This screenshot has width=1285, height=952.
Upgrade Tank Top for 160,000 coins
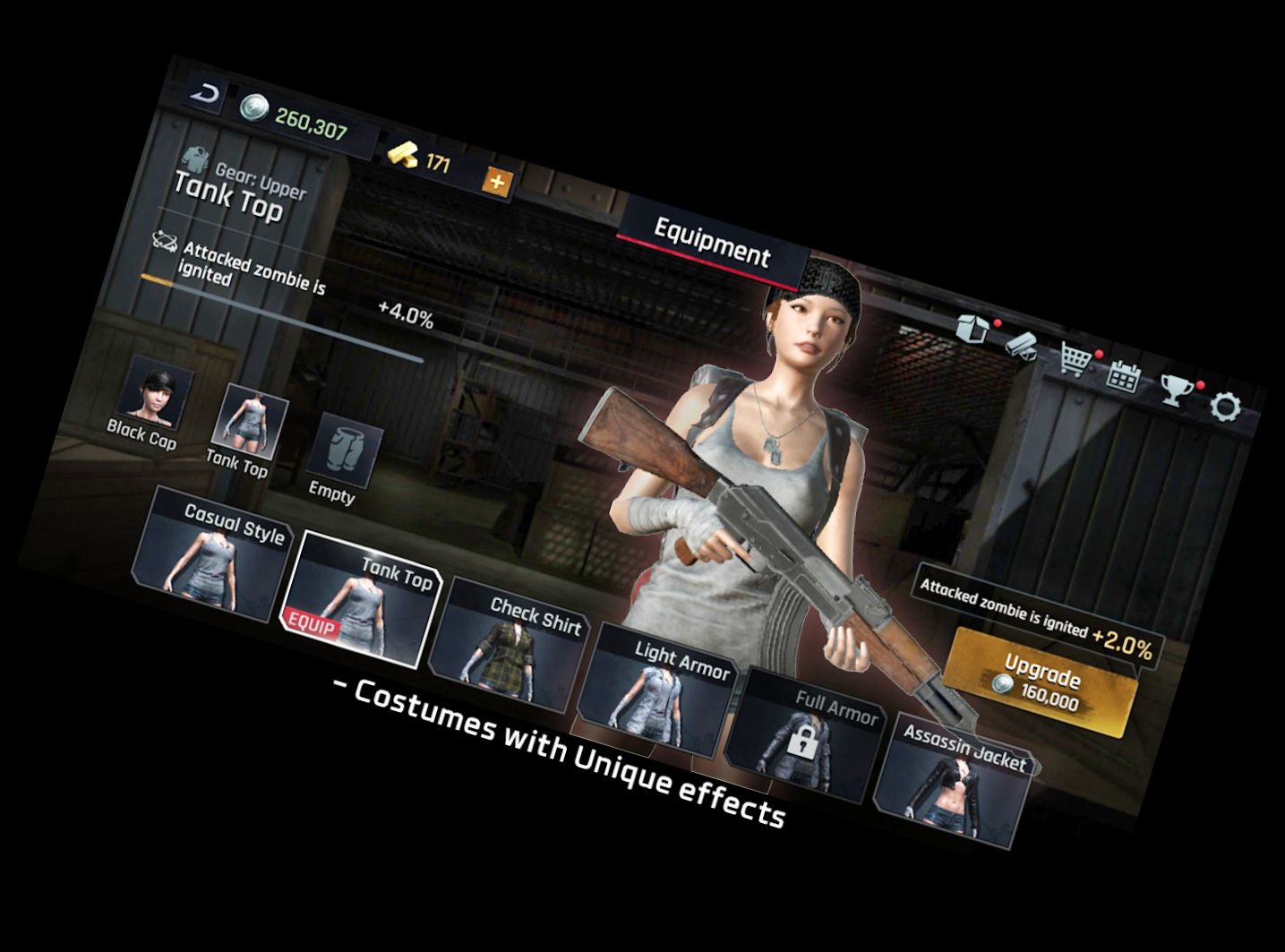[x=1041, y=682]
